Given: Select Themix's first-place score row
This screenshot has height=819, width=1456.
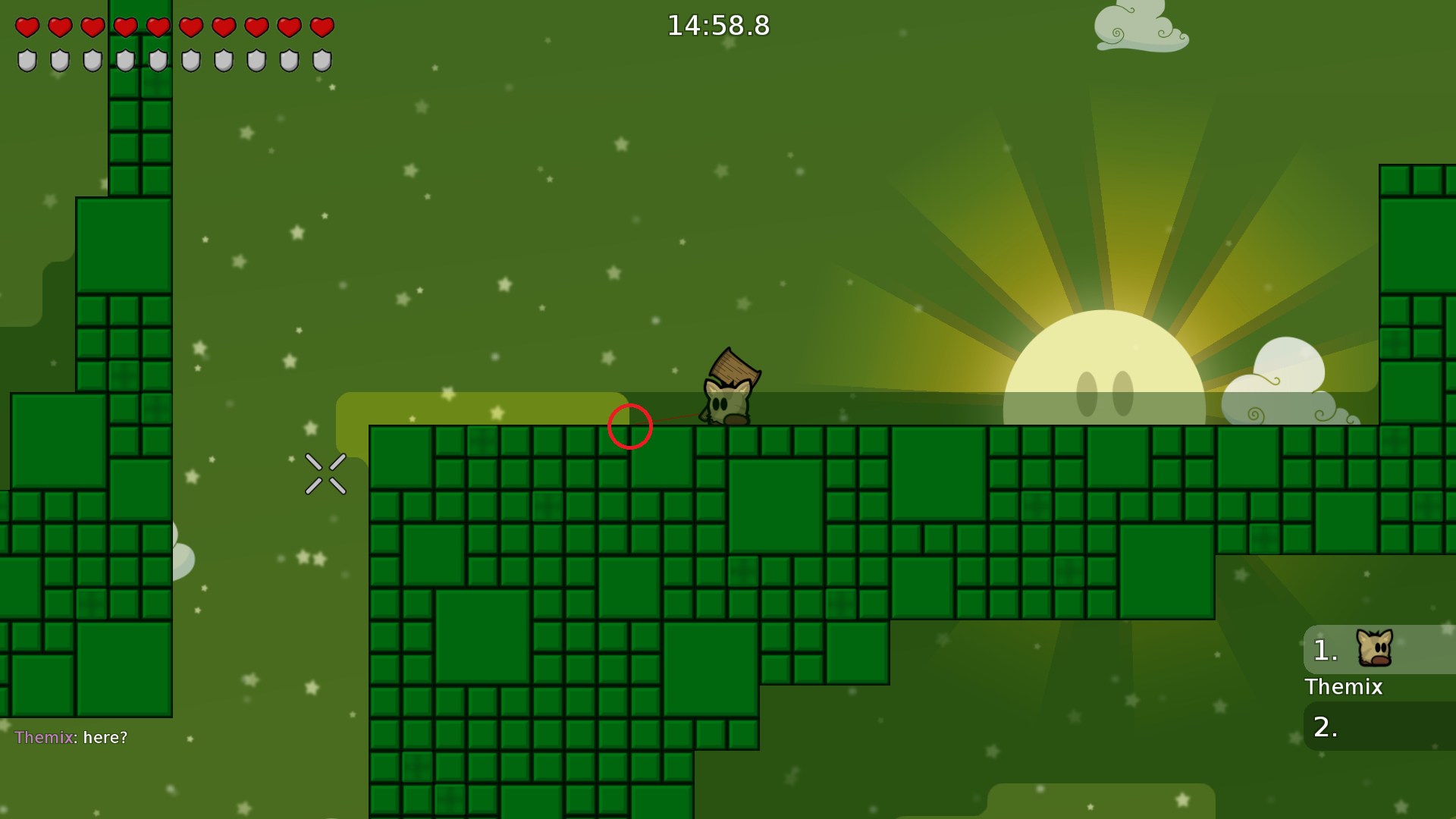Looking at the screenshot, I should [x=1379, y=650].
